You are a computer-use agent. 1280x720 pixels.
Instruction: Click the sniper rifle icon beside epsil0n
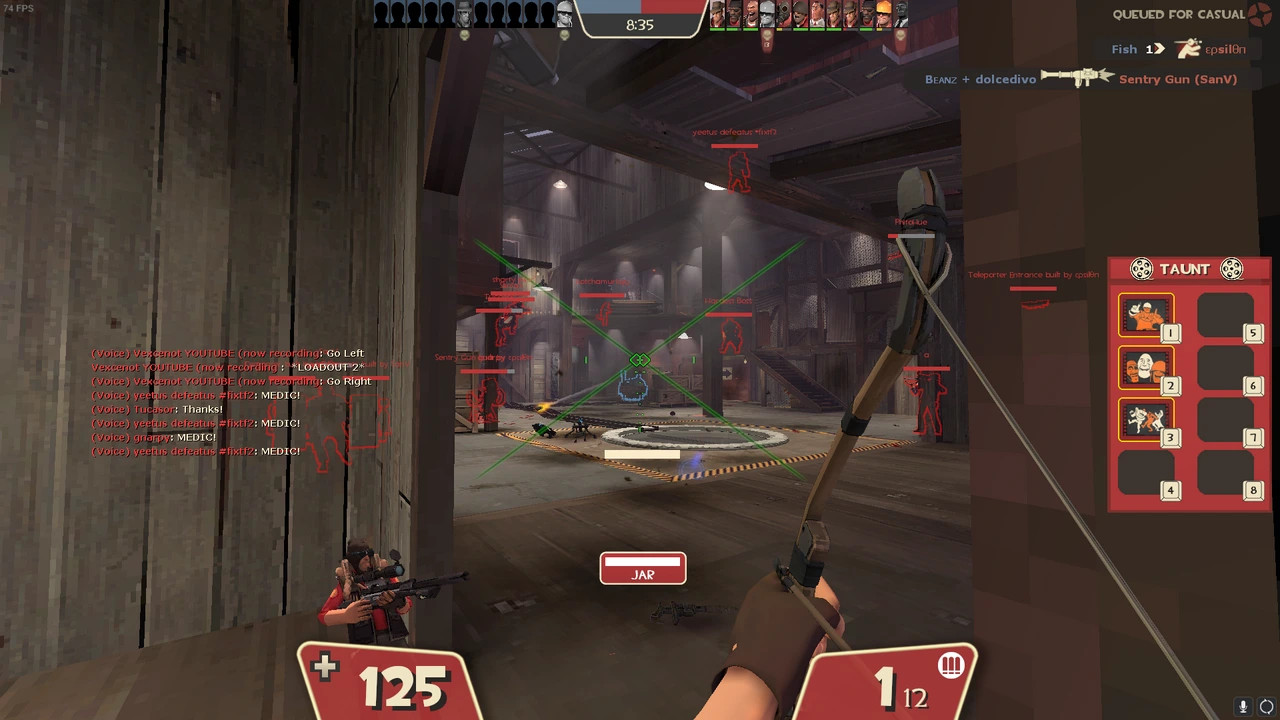point(1188,48)
